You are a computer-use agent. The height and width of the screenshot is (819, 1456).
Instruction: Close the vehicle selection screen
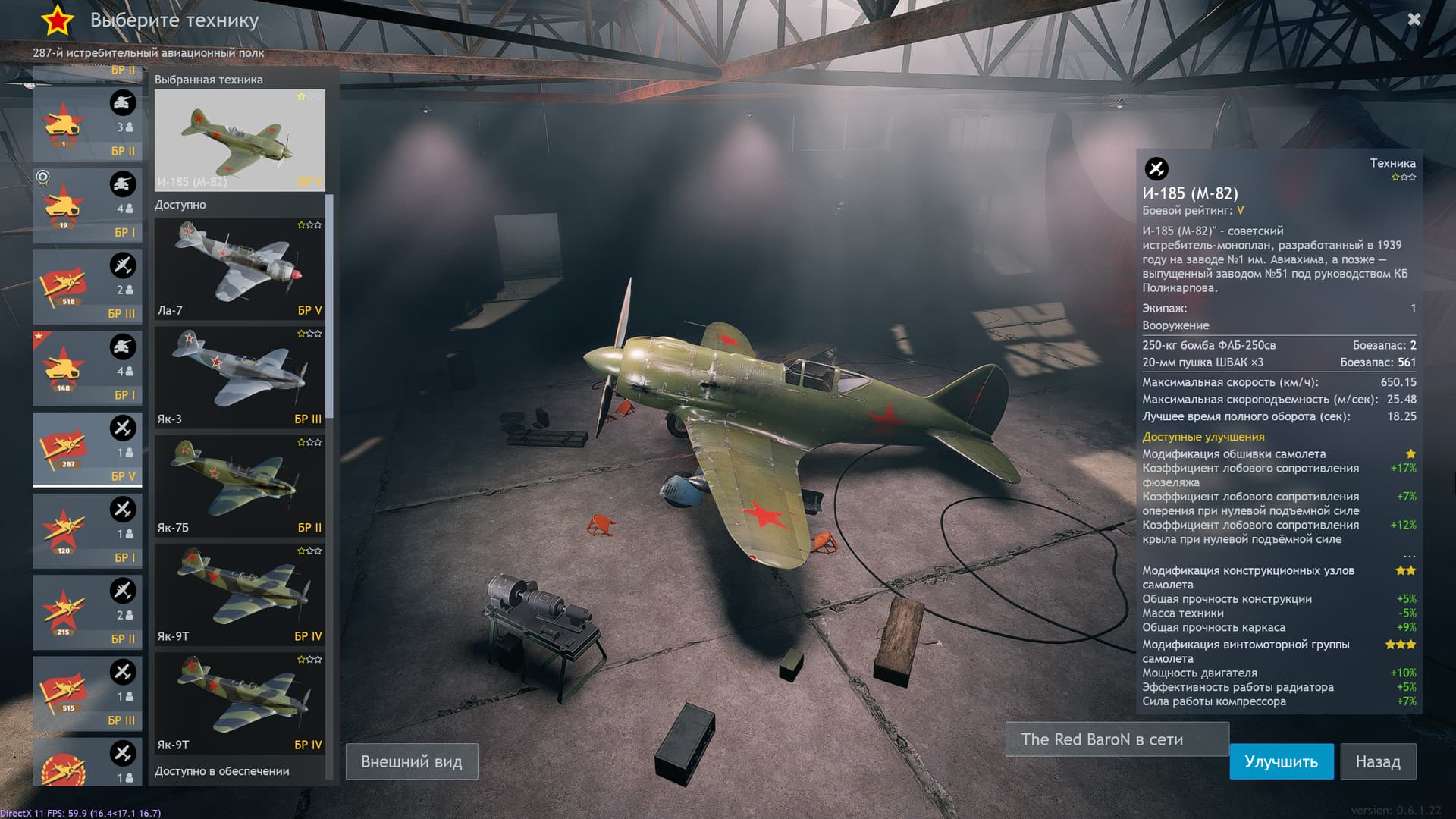pyautogui.click(x=1414, y=20)
